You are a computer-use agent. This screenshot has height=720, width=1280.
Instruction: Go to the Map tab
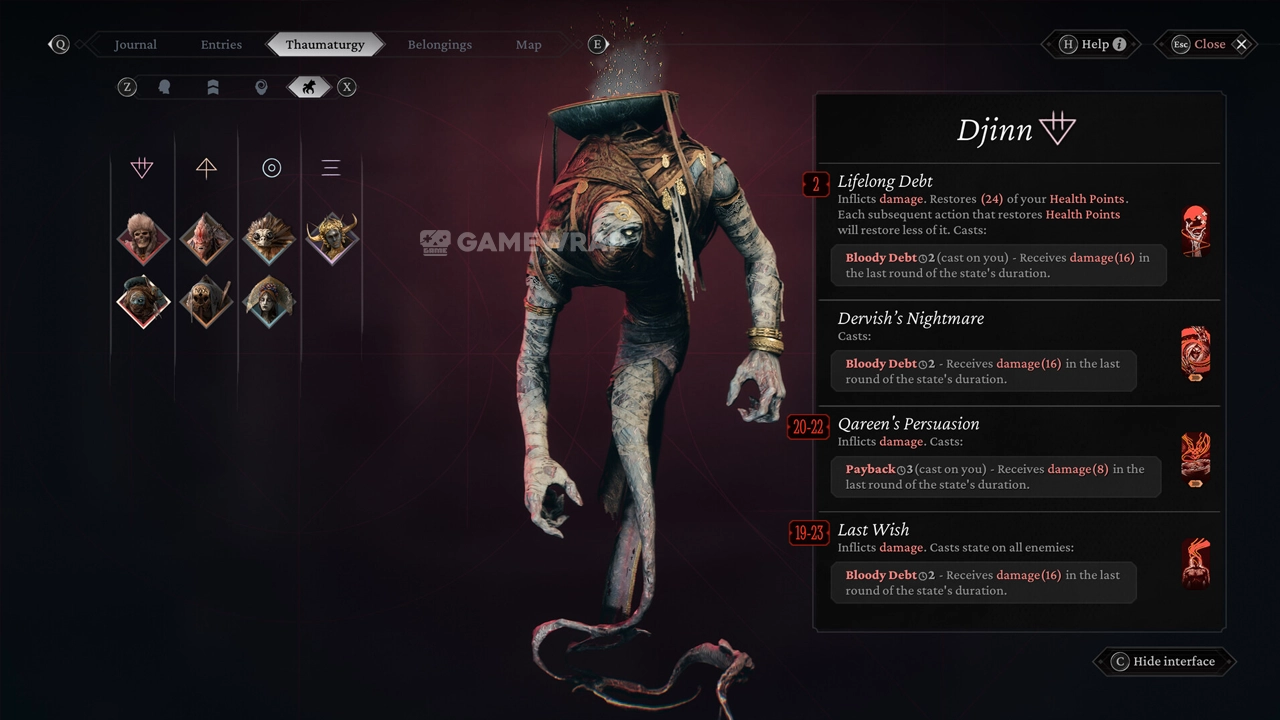pyautogui.click(x=528, y=44)
